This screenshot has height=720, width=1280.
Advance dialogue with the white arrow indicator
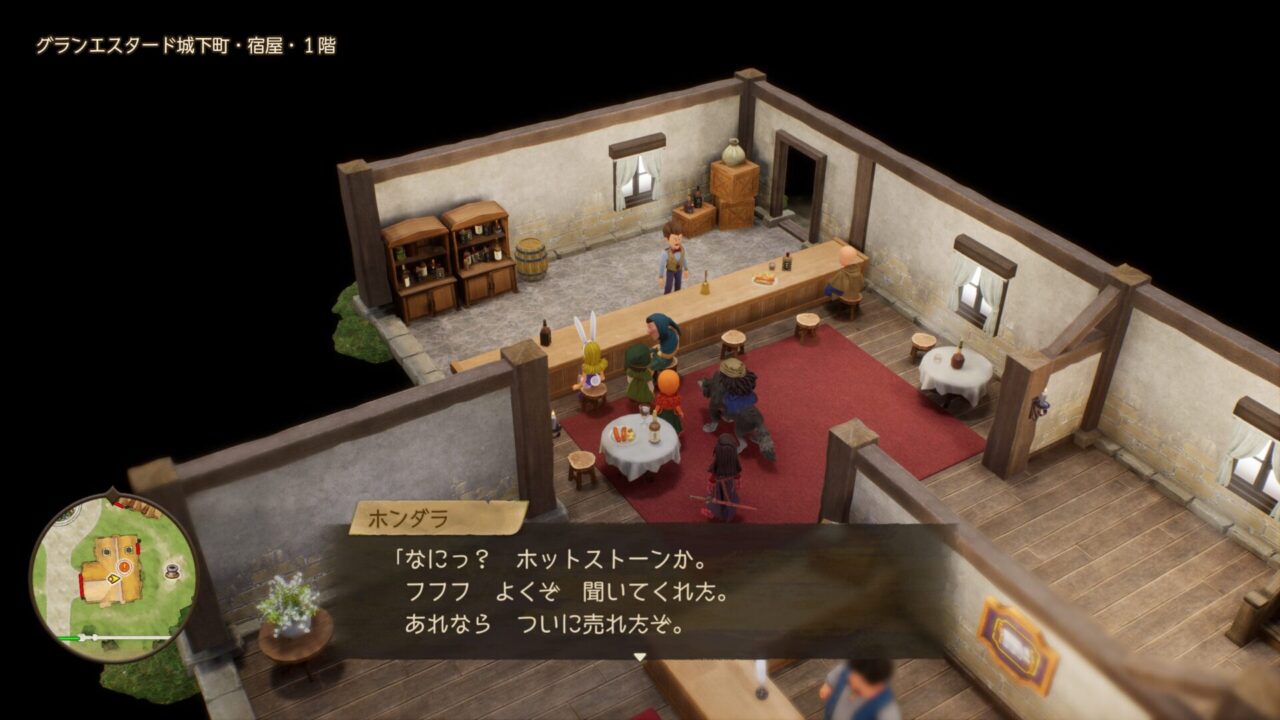coord(640,657)
